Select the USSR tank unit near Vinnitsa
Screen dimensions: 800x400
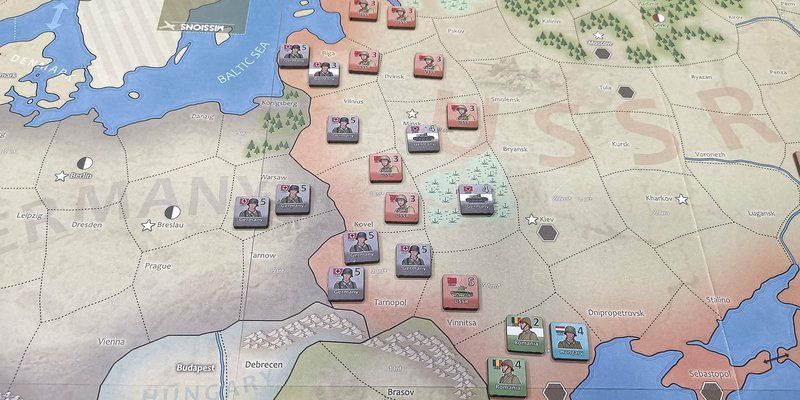[459, 290]
